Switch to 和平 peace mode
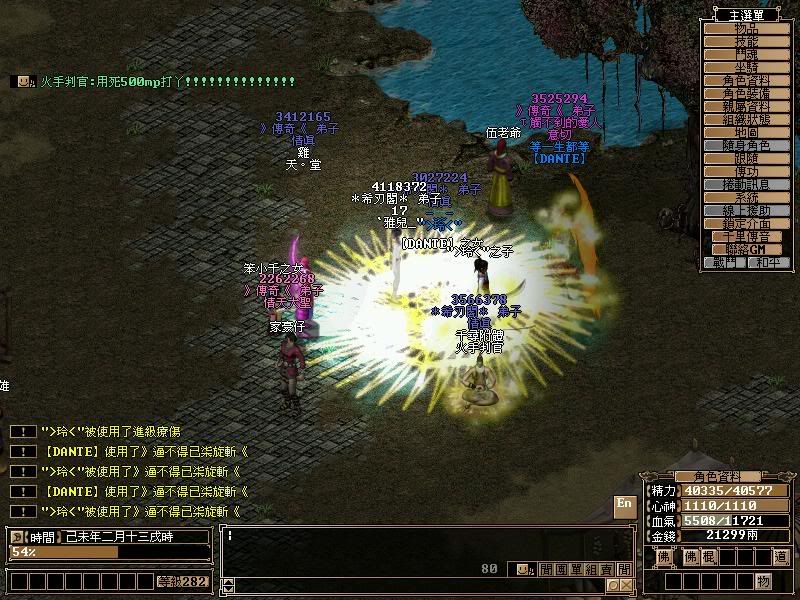Image resolution: width=800 pixels, height=600 pixels. point(767,263)
